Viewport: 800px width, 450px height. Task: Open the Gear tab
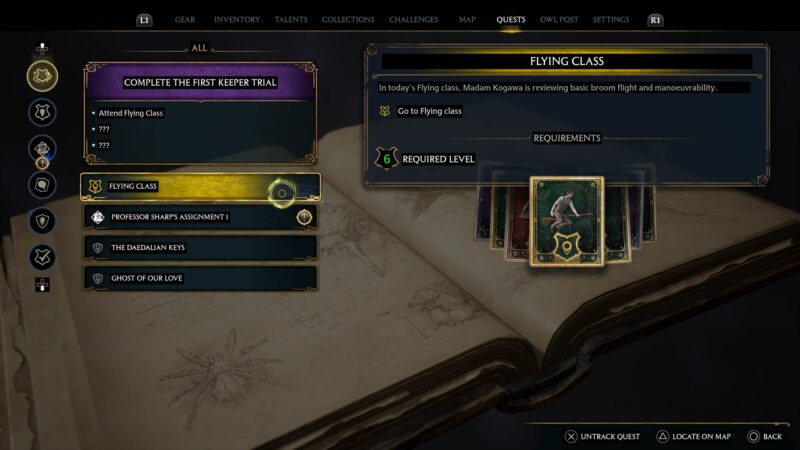click(x=185, y=20)
